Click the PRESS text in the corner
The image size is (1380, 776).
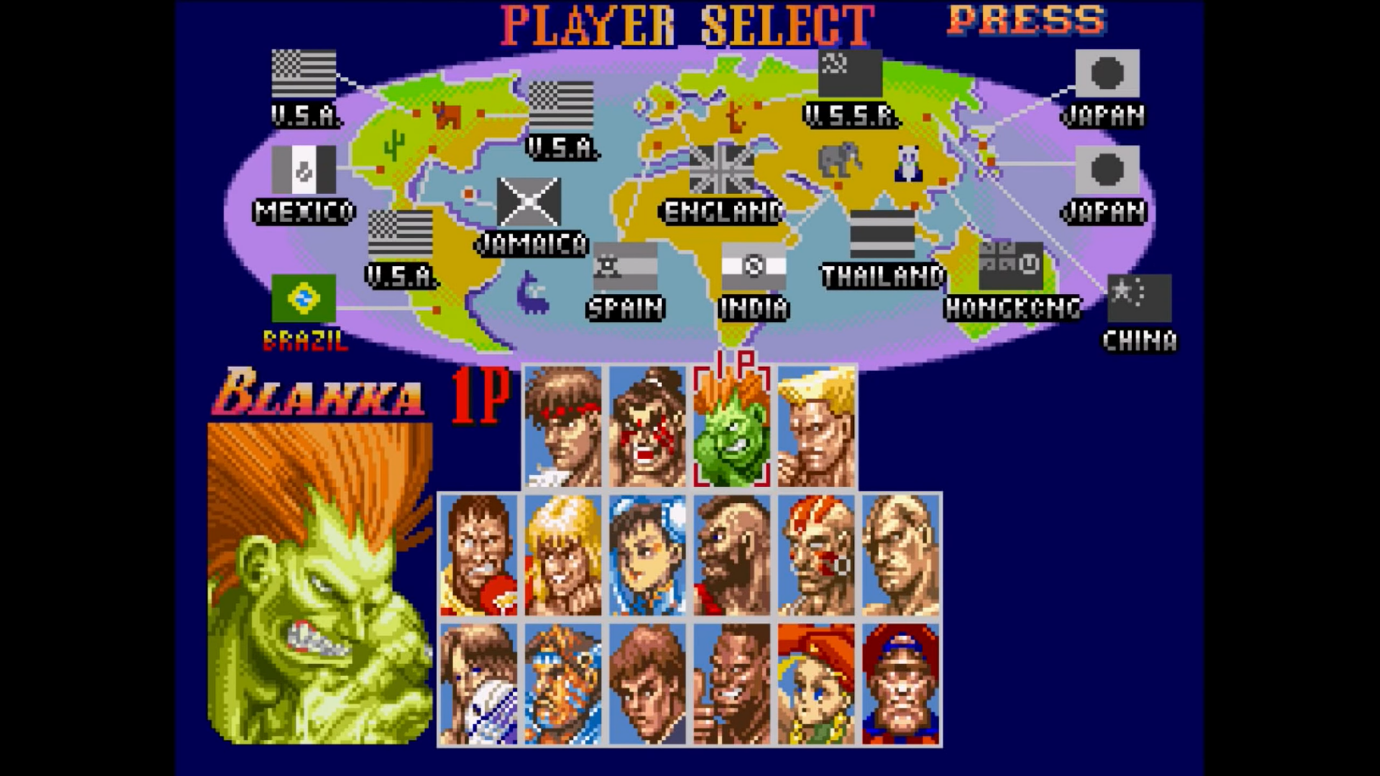coord(1022,20)
